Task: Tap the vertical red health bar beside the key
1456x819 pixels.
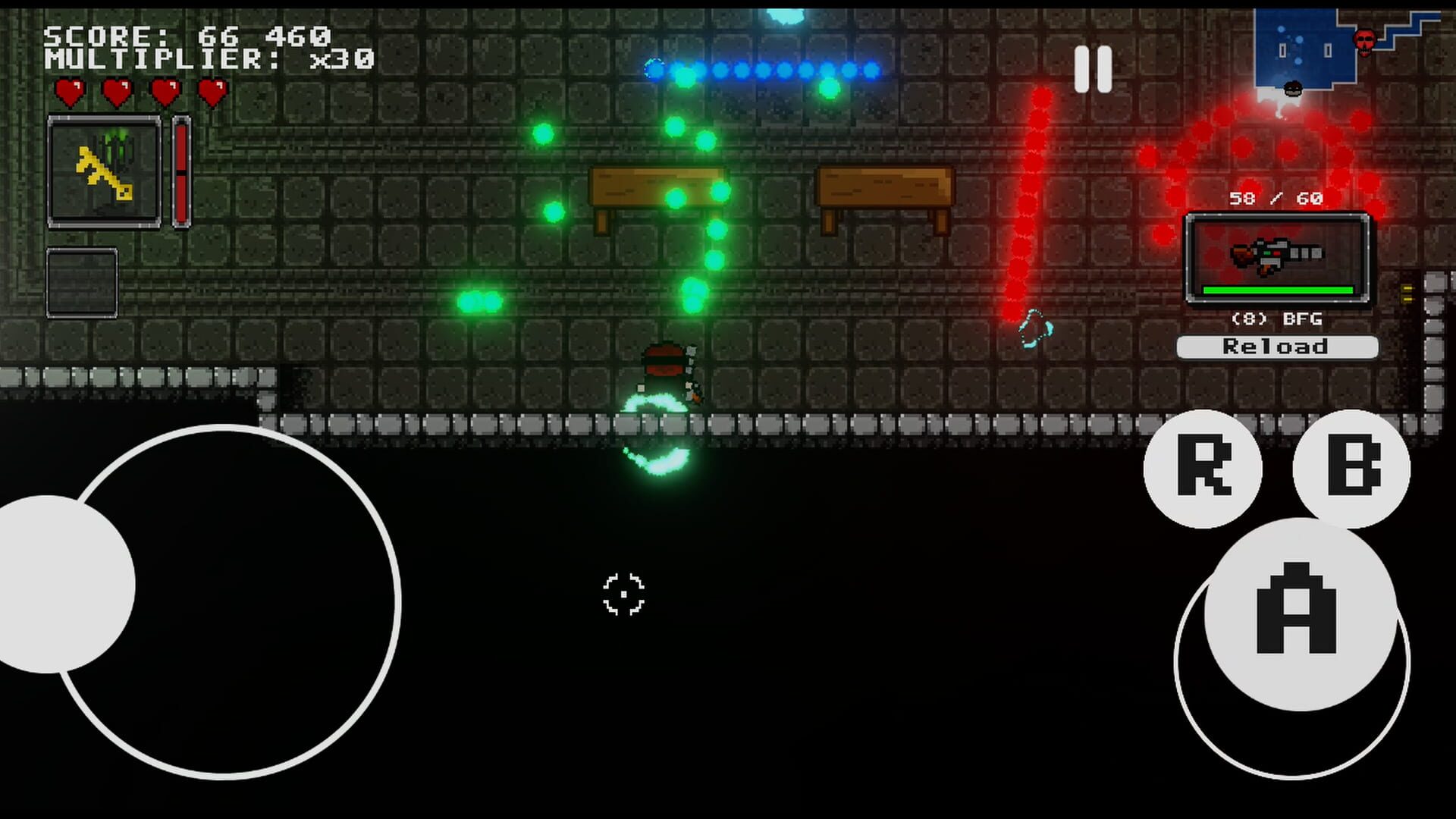Action: pyautogui.click(x=180, y=171)
